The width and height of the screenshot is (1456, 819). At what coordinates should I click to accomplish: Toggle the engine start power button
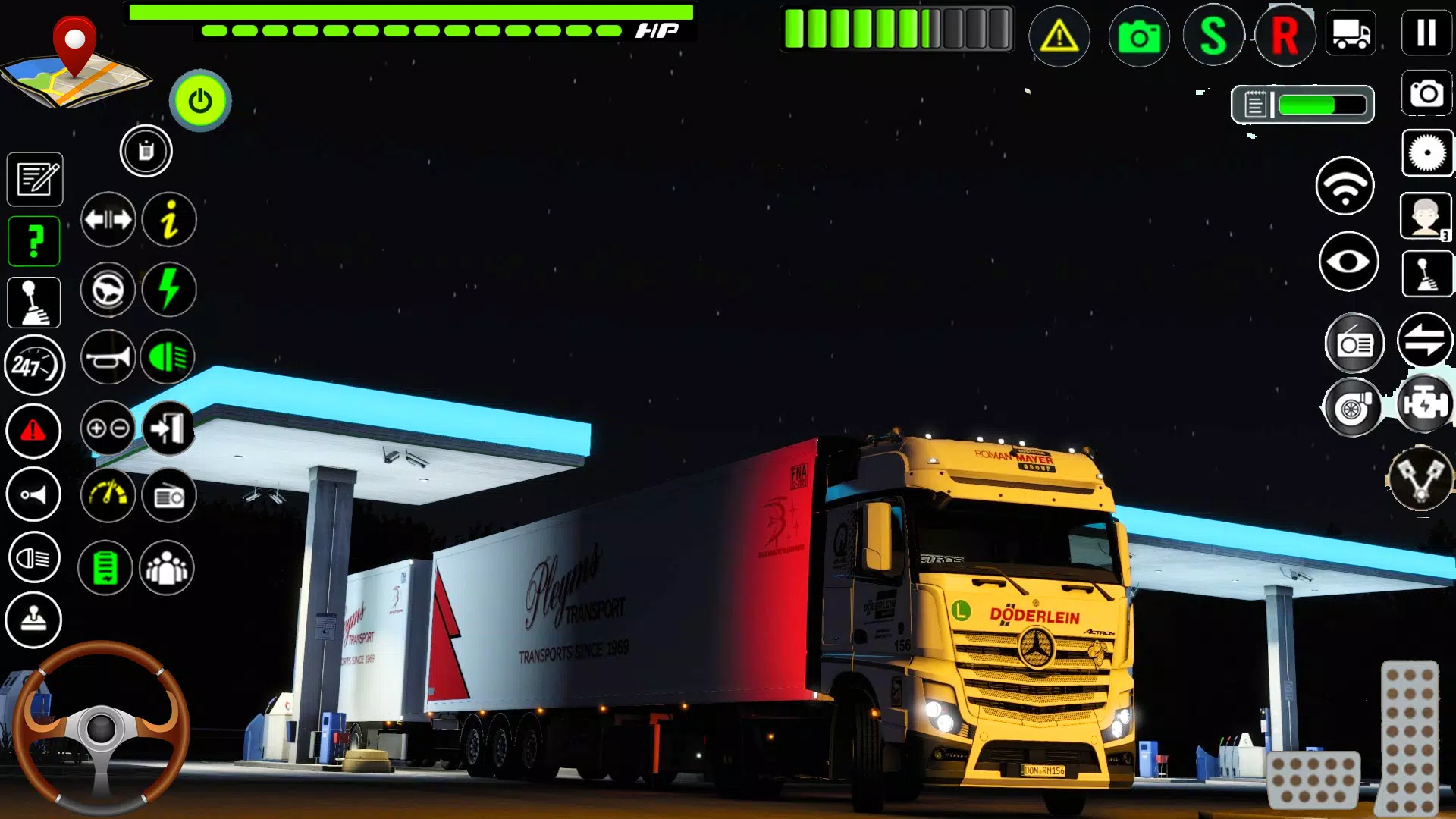pyautogui.click(x=199, y=99)
